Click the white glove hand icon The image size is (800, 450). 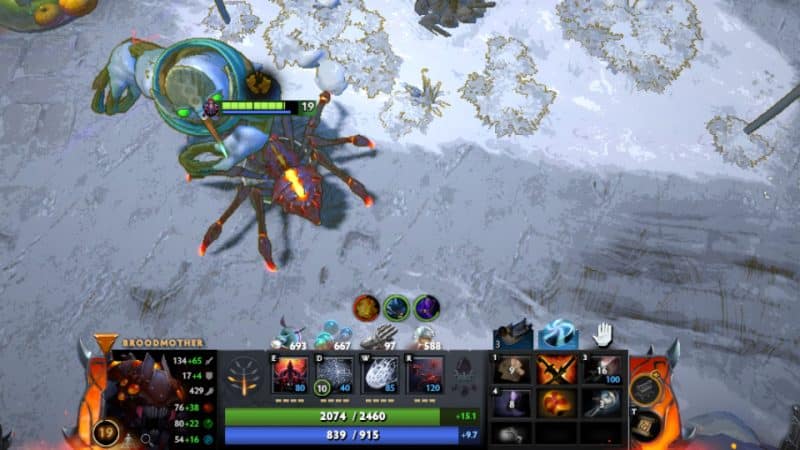click(x=602, y=335)
